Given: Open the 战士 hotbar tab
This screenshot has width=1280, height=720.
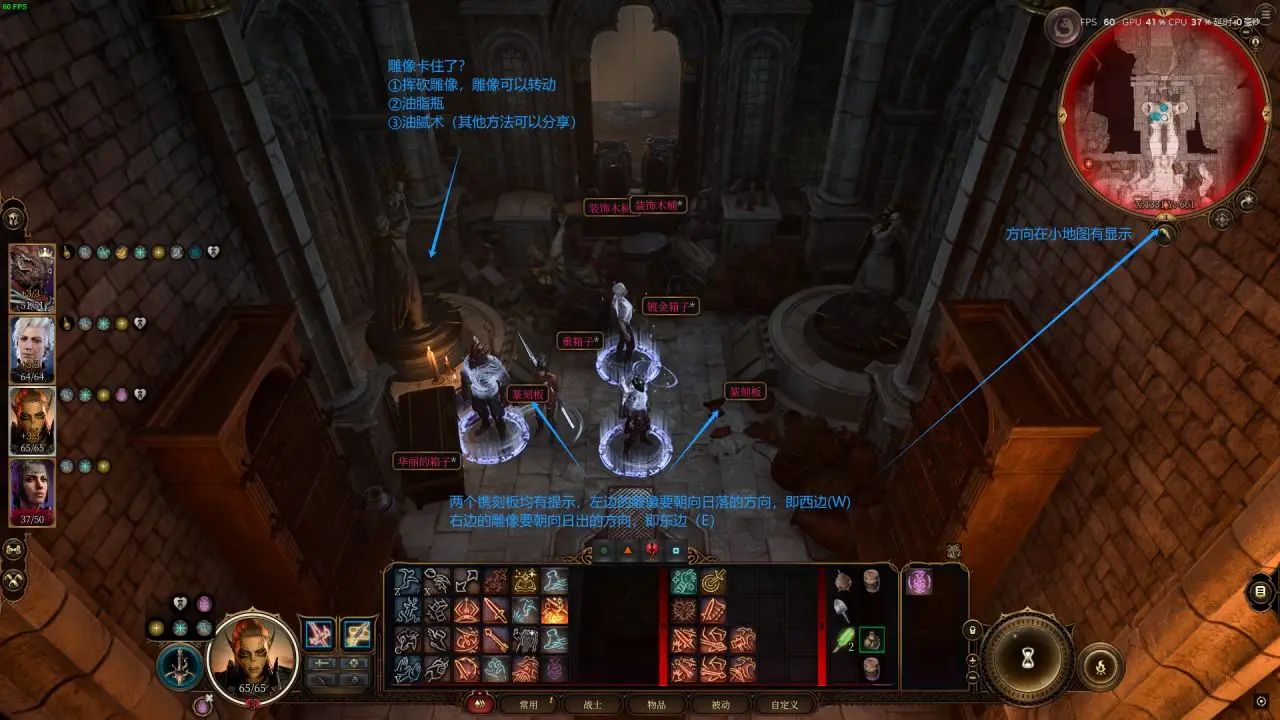Looking at the screenshot, I should pyautogui.click(x=592, y=705).
